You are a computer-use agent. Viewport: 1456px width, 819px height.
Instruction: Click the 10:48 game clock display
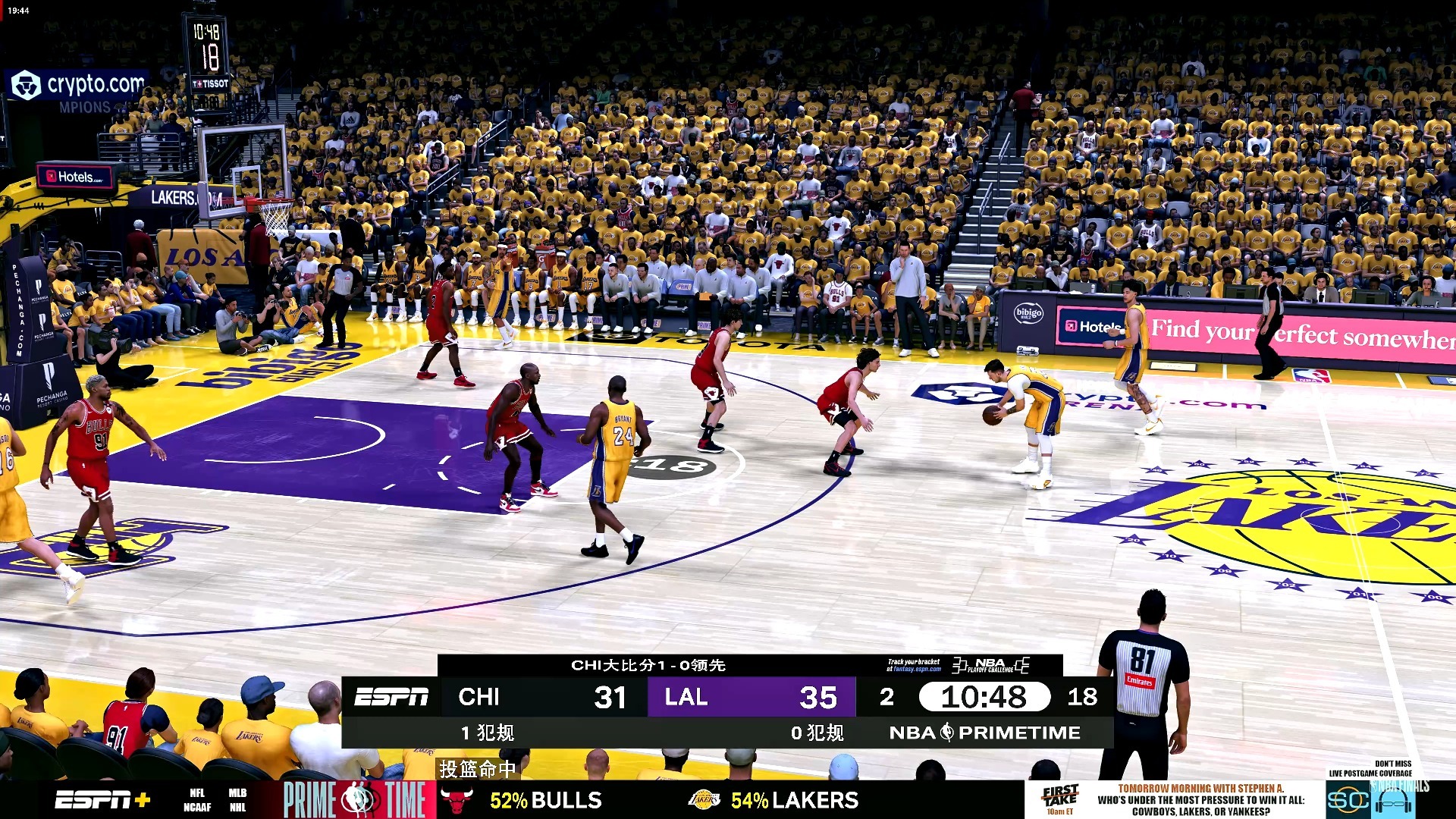[986, 696]
